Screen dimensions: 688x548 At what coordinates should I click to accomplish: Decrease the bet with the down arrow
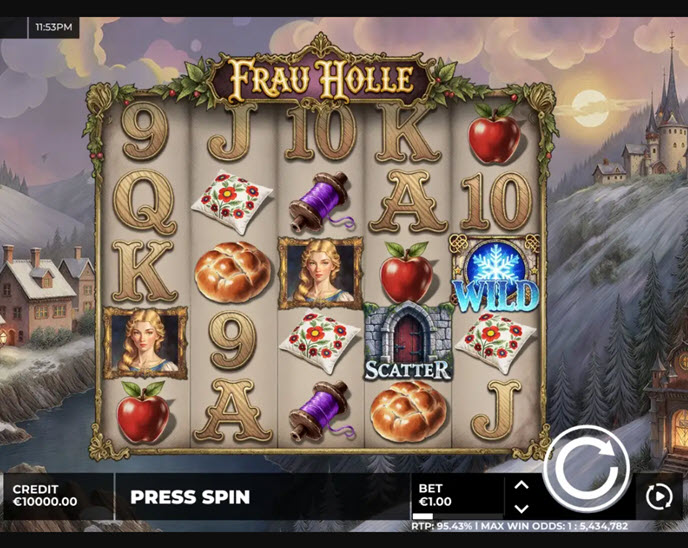pos(521,508)
